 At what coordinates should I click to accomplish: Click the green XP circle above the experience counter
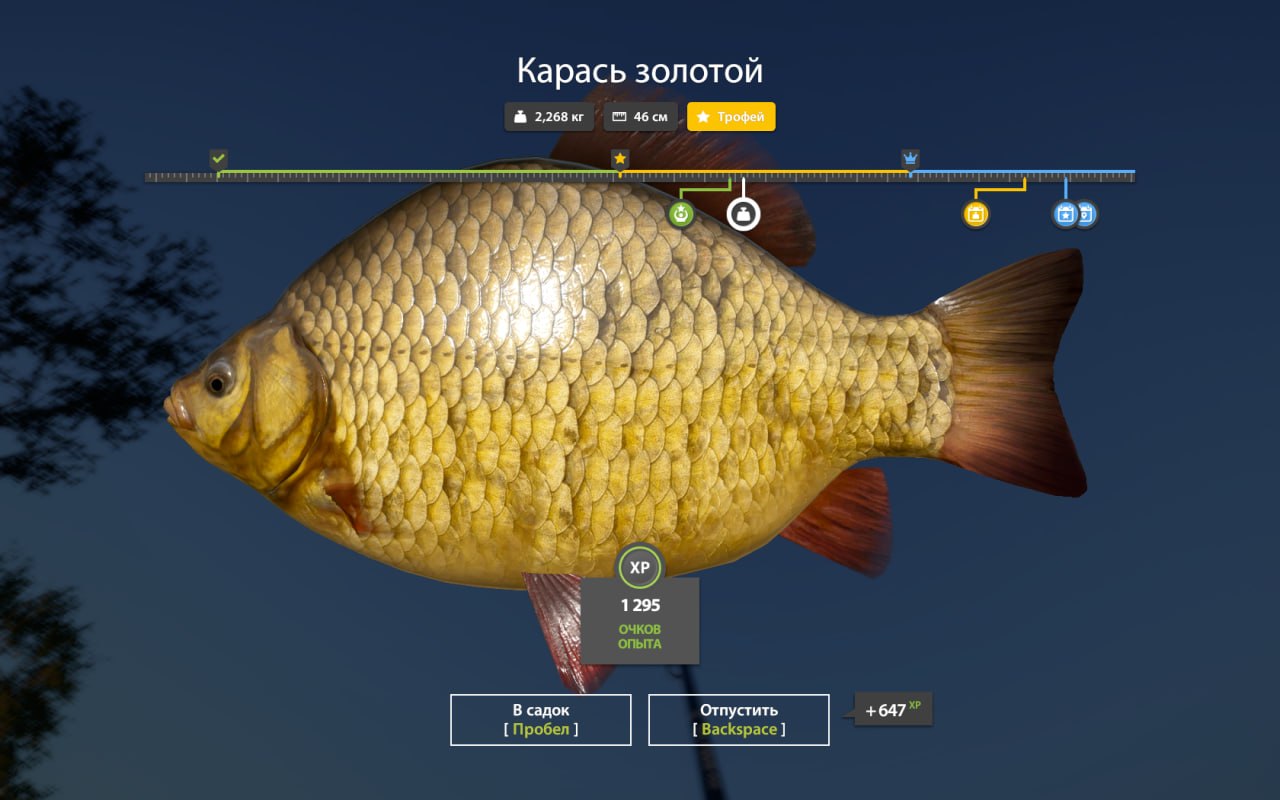pos(640,567)
